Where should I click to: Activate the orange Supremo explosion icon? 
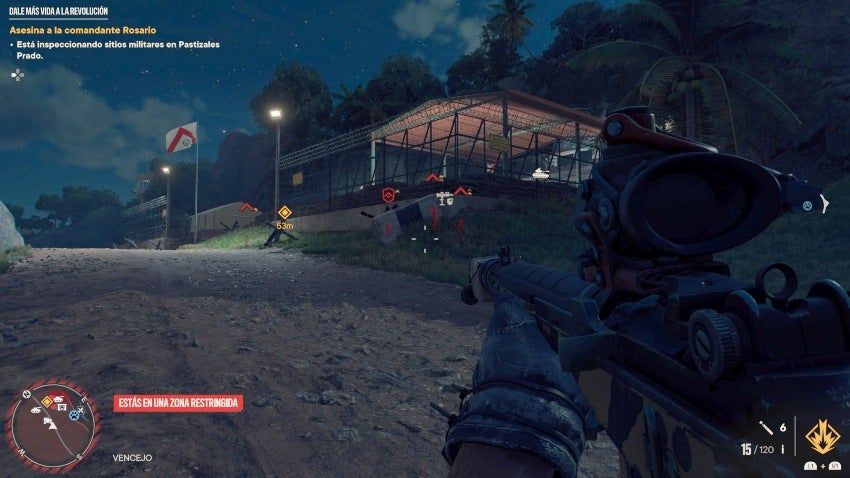[x=822, y=435]
